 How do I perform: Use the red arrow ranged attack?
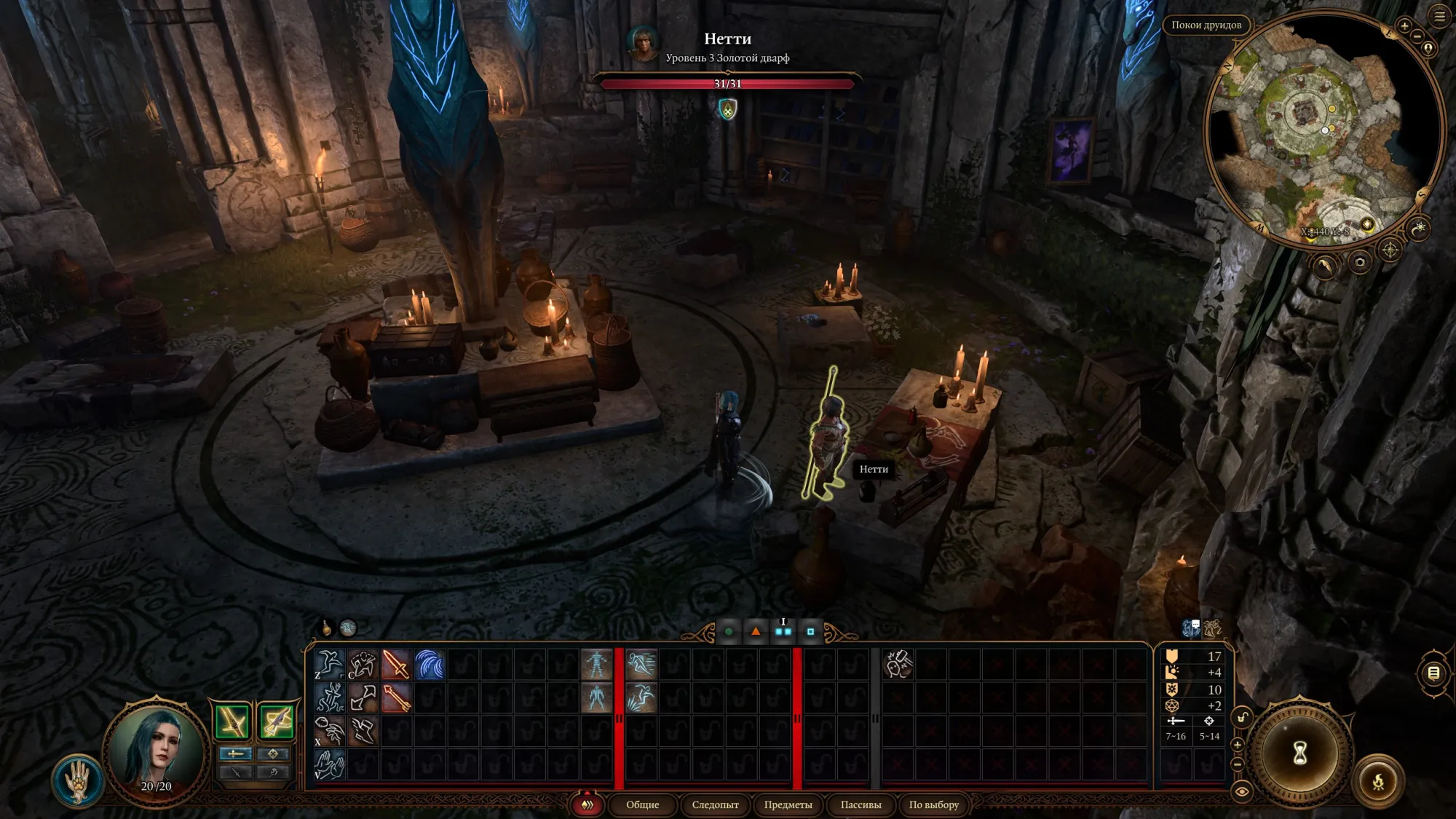396,698
